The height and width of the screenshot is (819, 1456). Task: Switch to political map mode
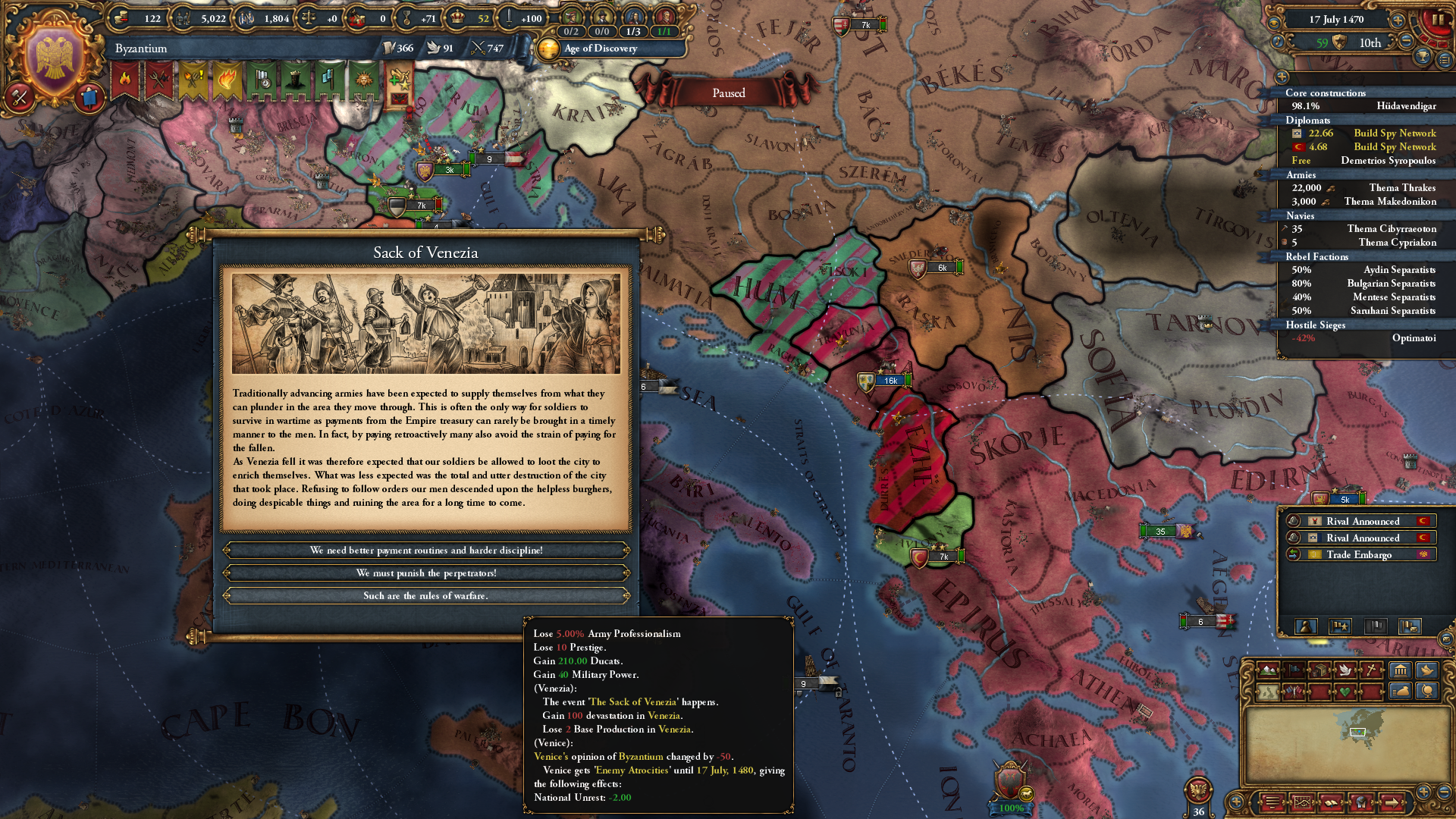coord(1293,670)
